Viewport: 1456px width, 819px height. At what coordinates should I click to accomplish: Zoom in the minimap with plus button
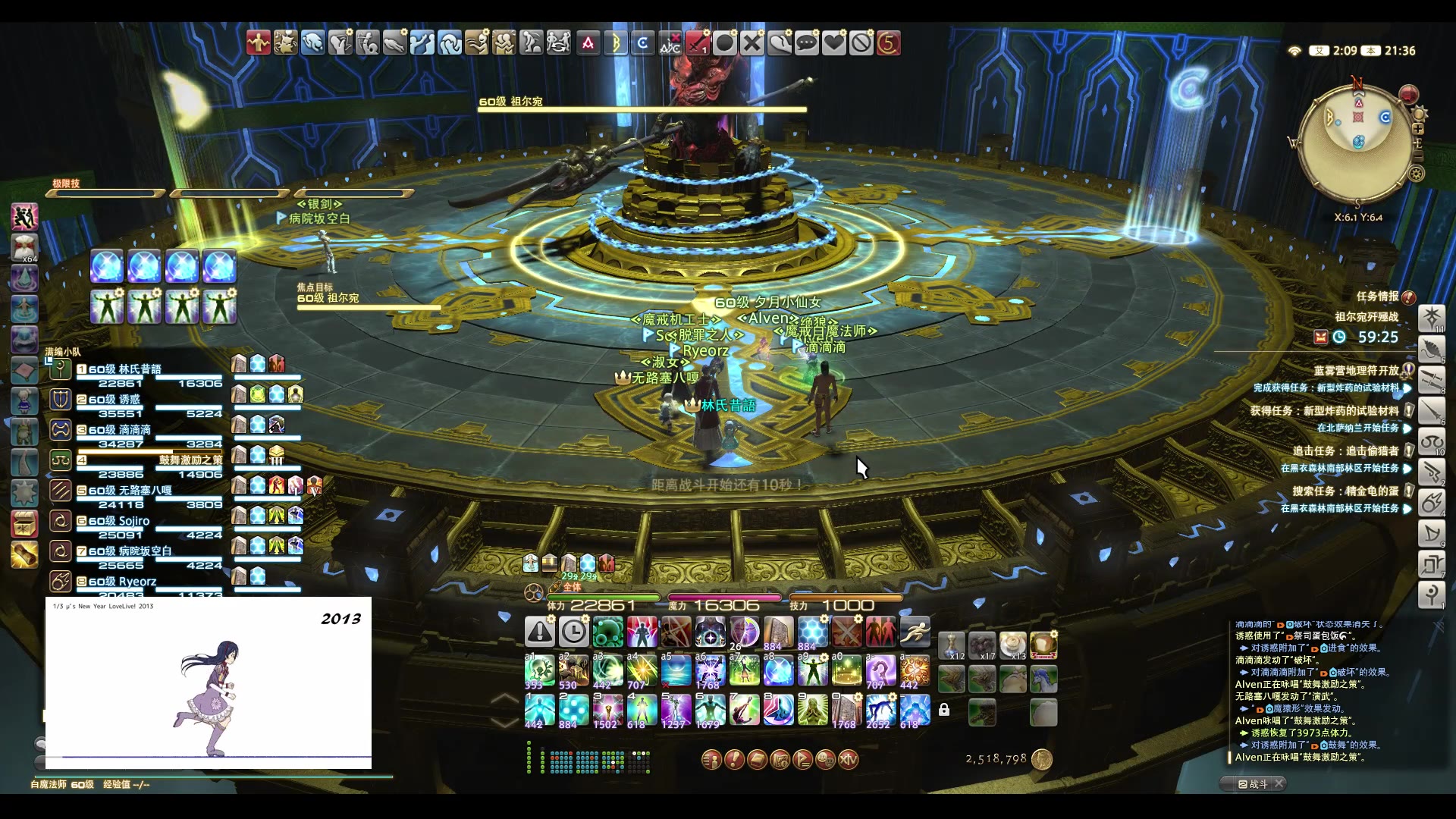[x=1417, y=129]
